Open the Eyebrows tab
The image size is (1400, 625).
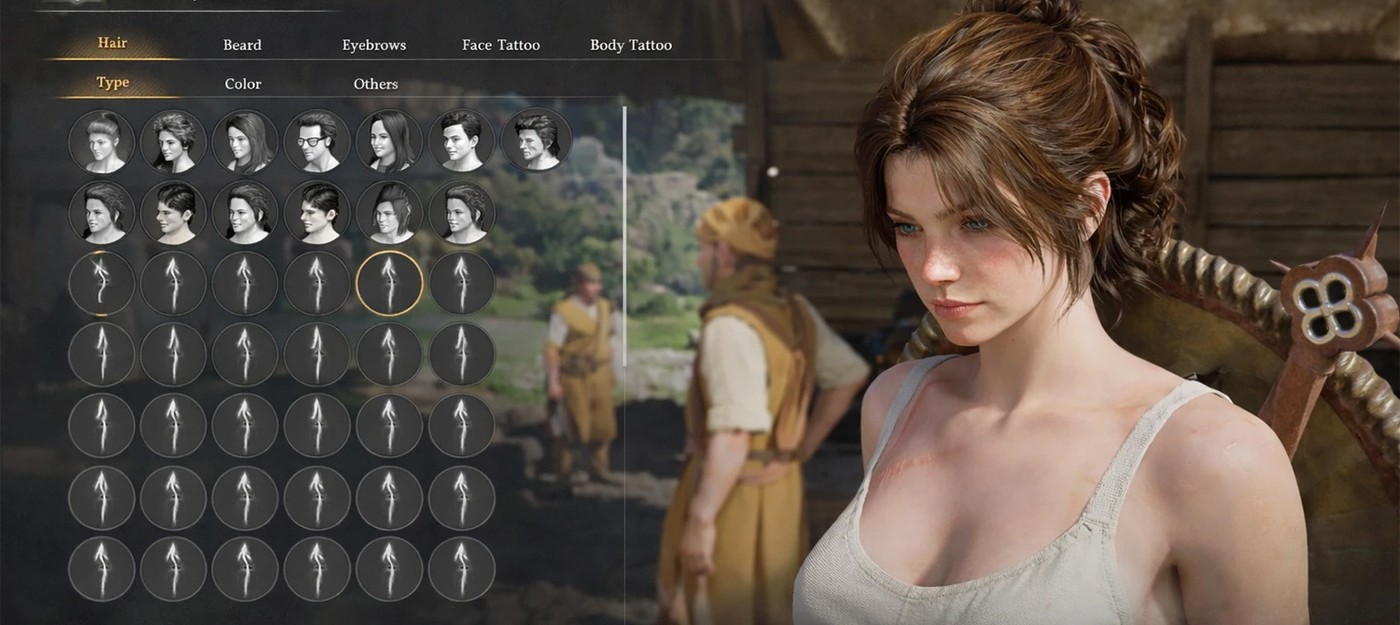(x=374, y=45)
